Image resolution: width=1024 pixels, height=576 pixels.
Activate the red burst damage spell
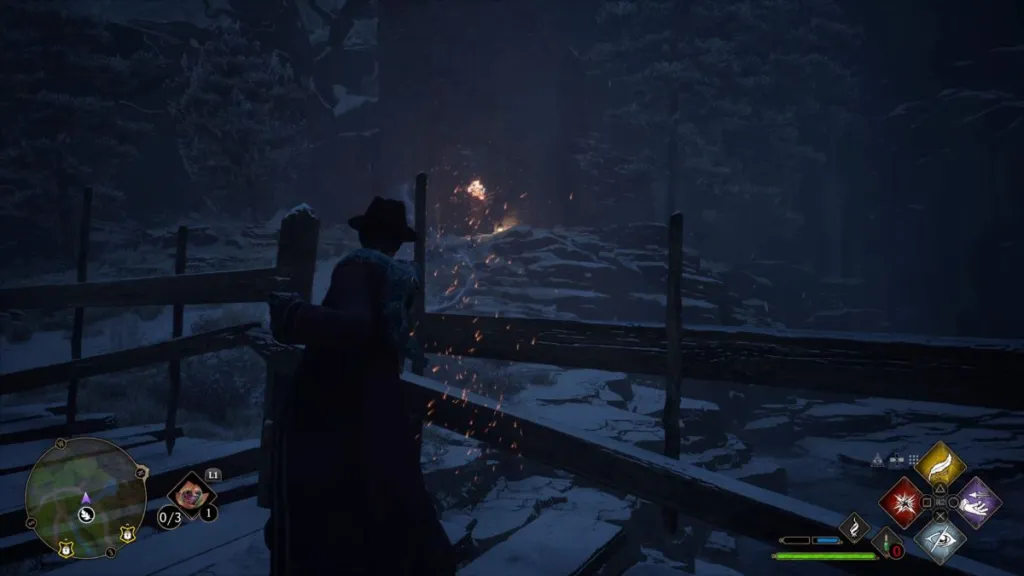tap(901, 502)
